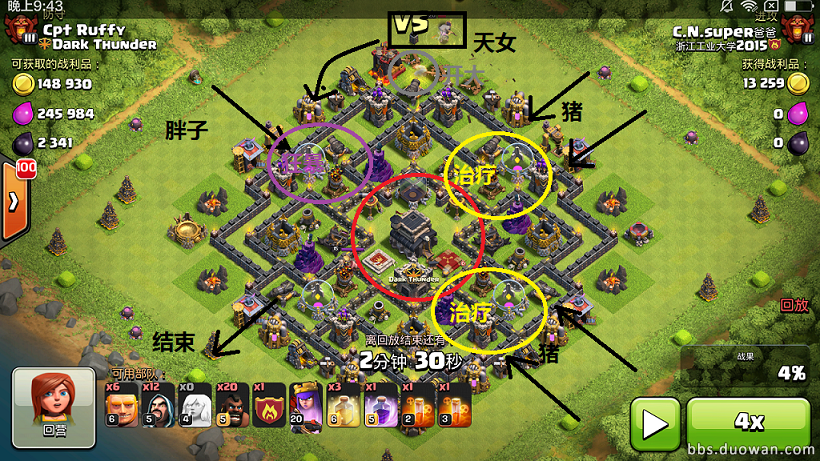Select the Giant troop slot
820x461 pixels.
coord(120,407)
